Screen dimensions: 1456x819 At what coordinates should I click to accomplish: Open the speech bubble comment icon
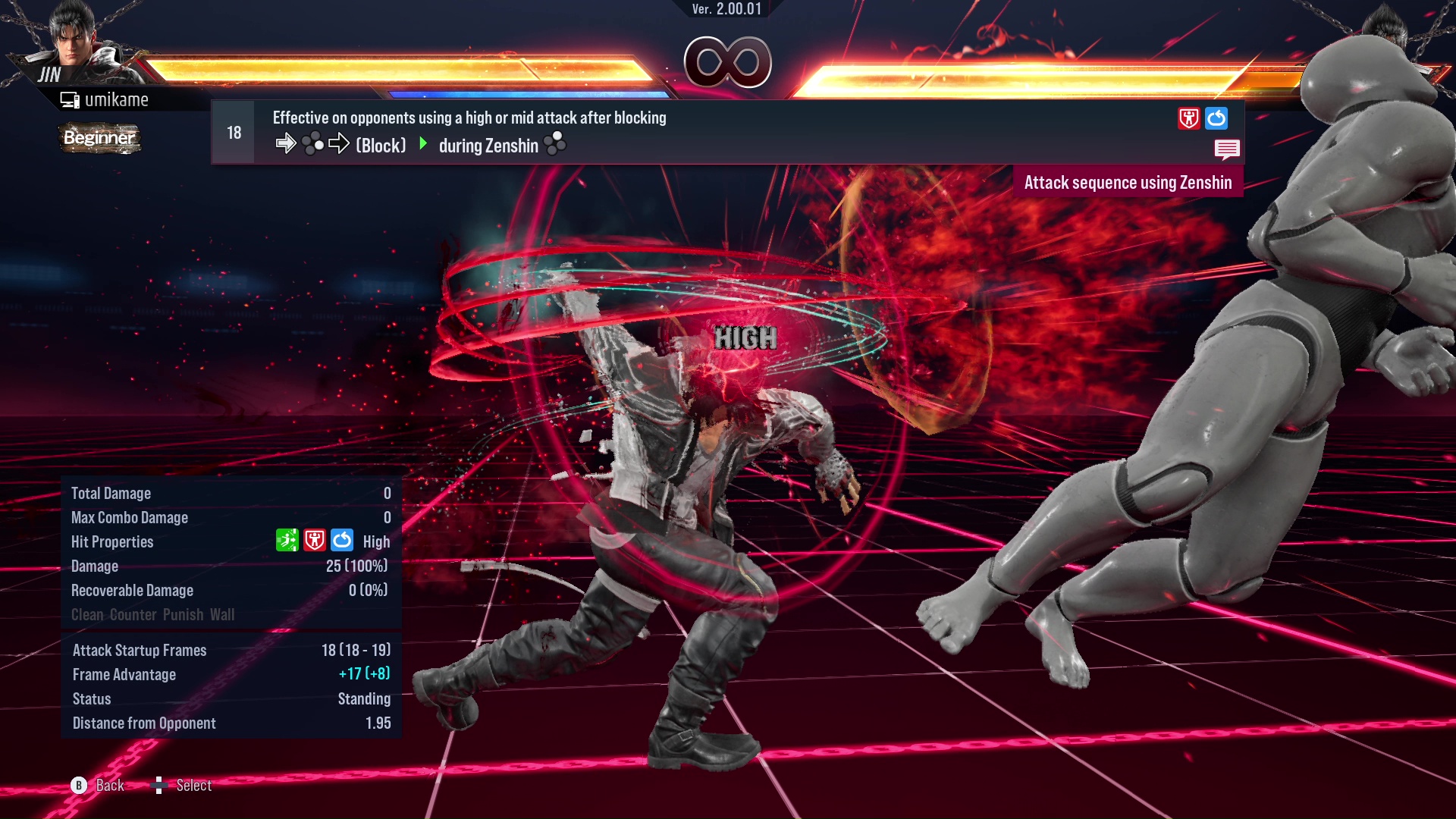[x=1227, y=149]
